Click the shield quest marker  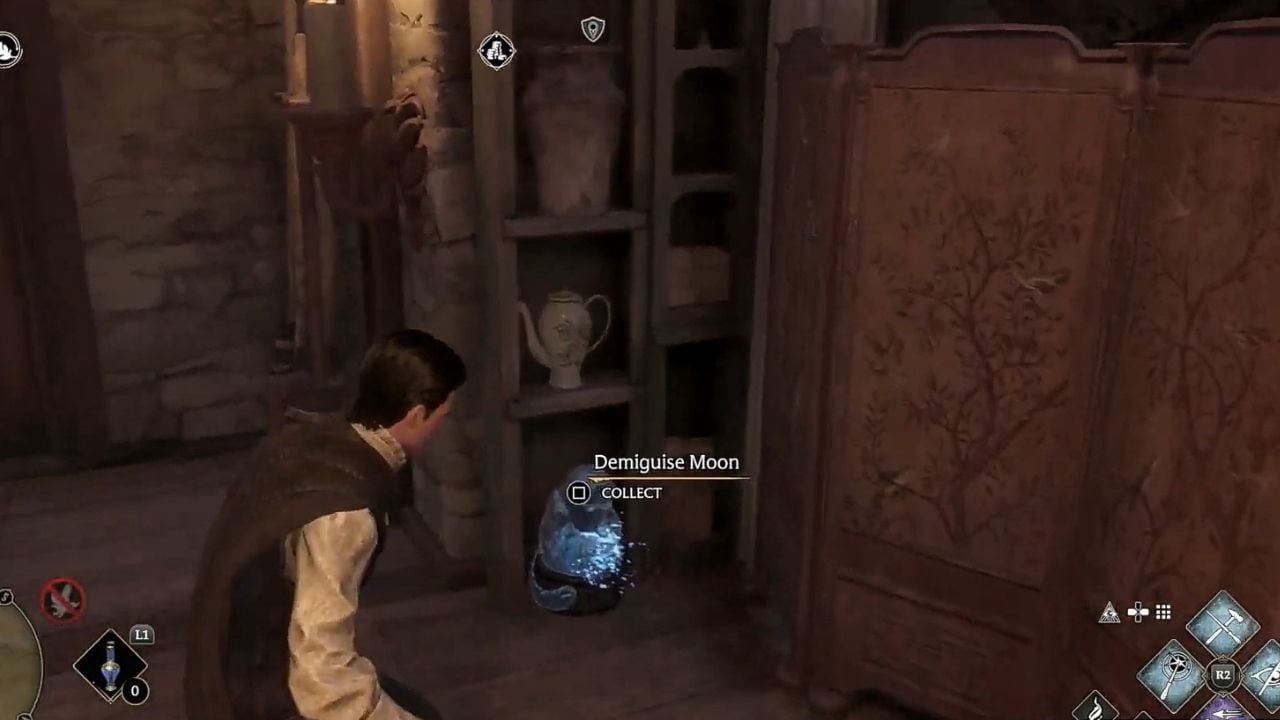point(593,29)
